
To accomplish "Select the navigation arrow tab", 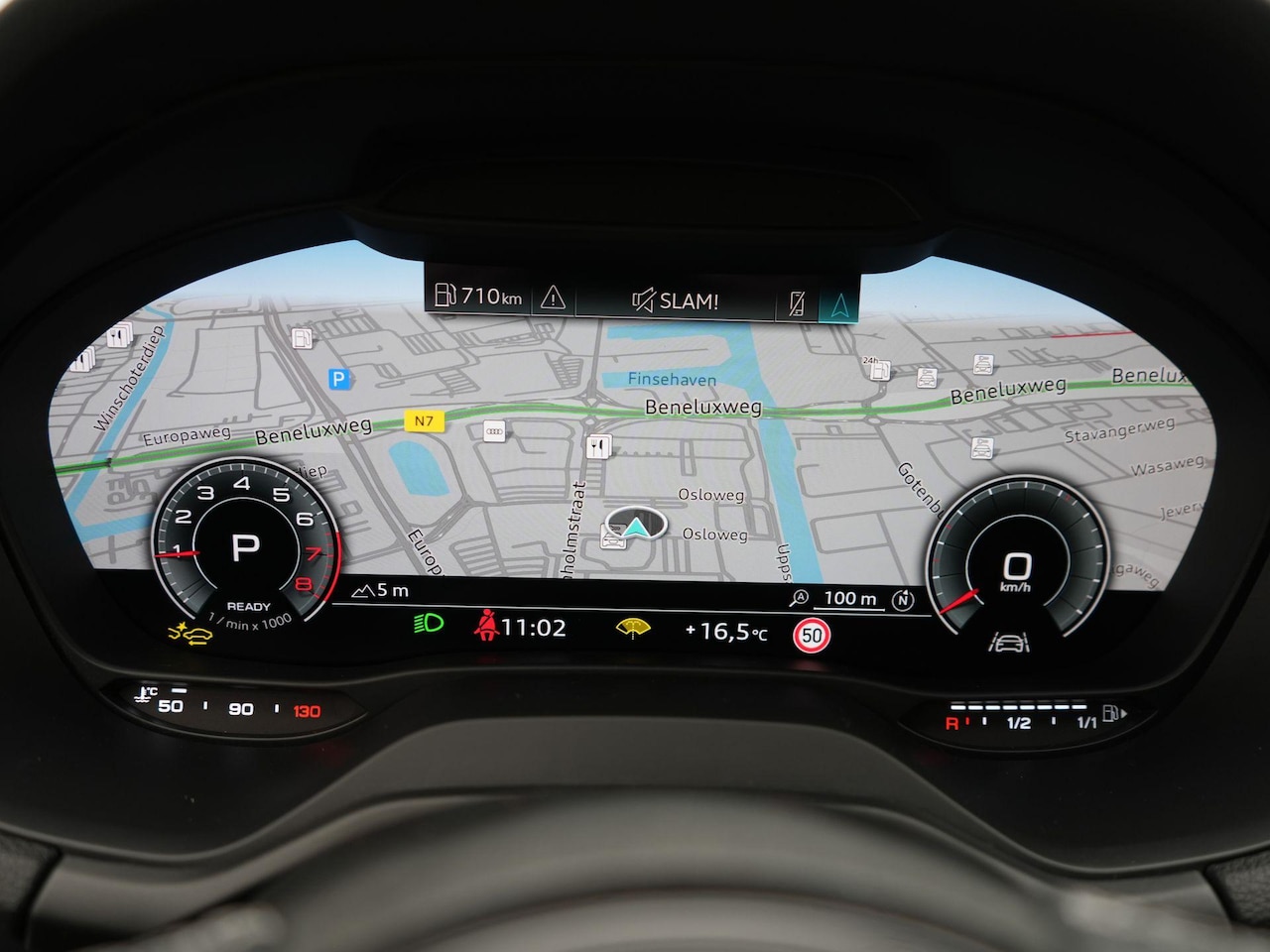I will point(839,302).
